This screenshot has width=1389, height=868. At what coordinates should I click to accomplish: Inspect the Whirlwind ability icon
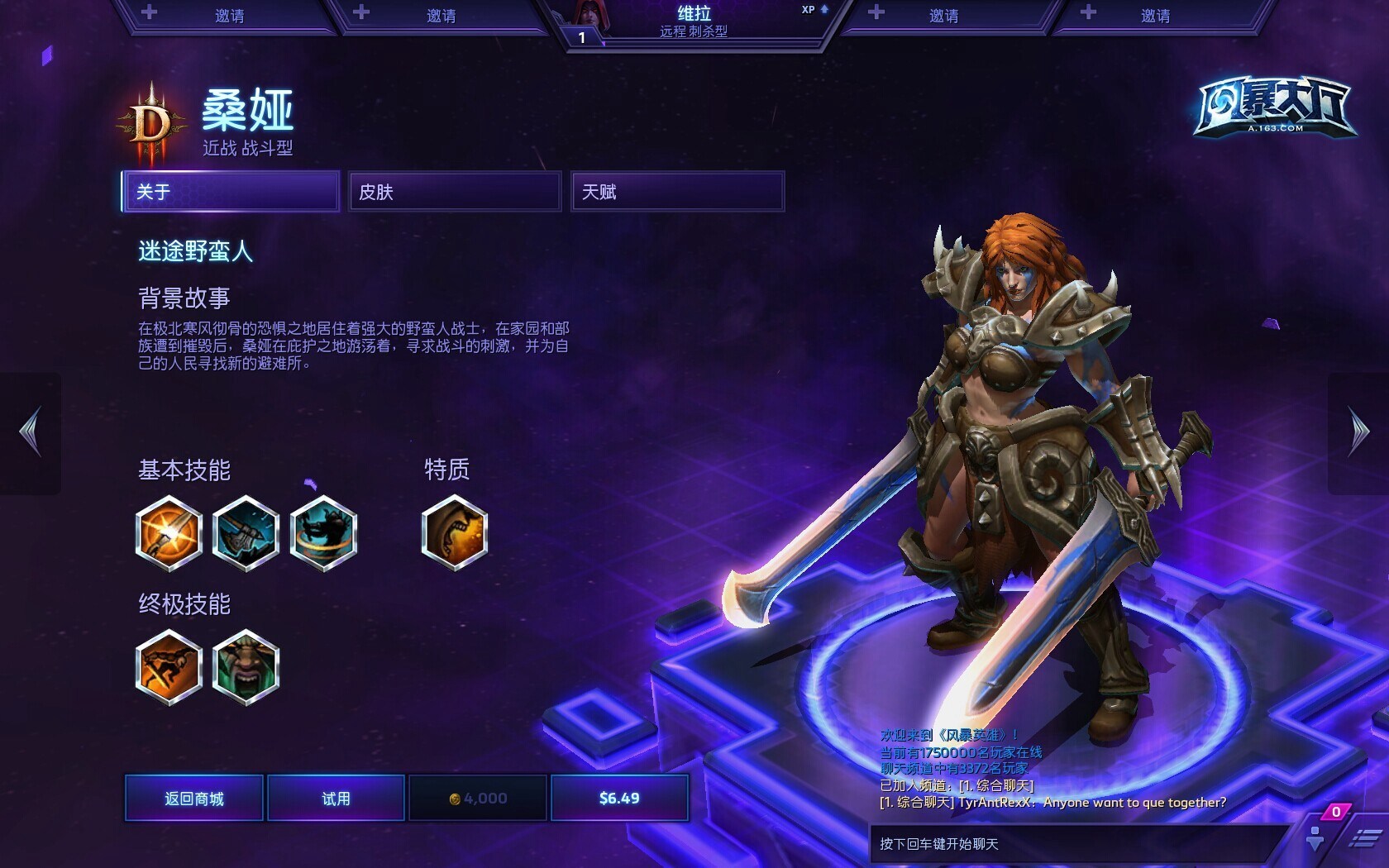(323, 533)
